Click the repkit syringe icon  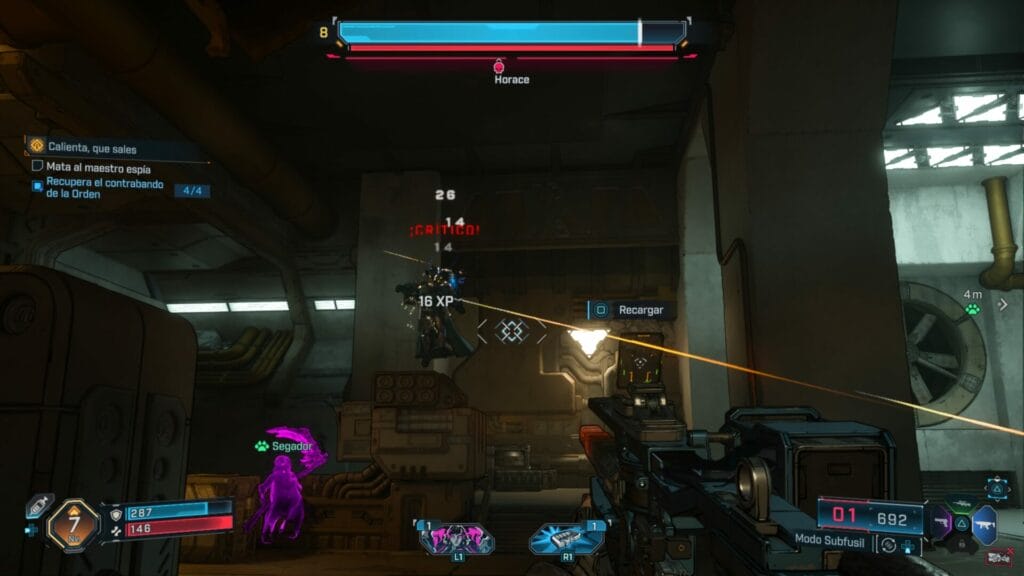pos(39,506)
